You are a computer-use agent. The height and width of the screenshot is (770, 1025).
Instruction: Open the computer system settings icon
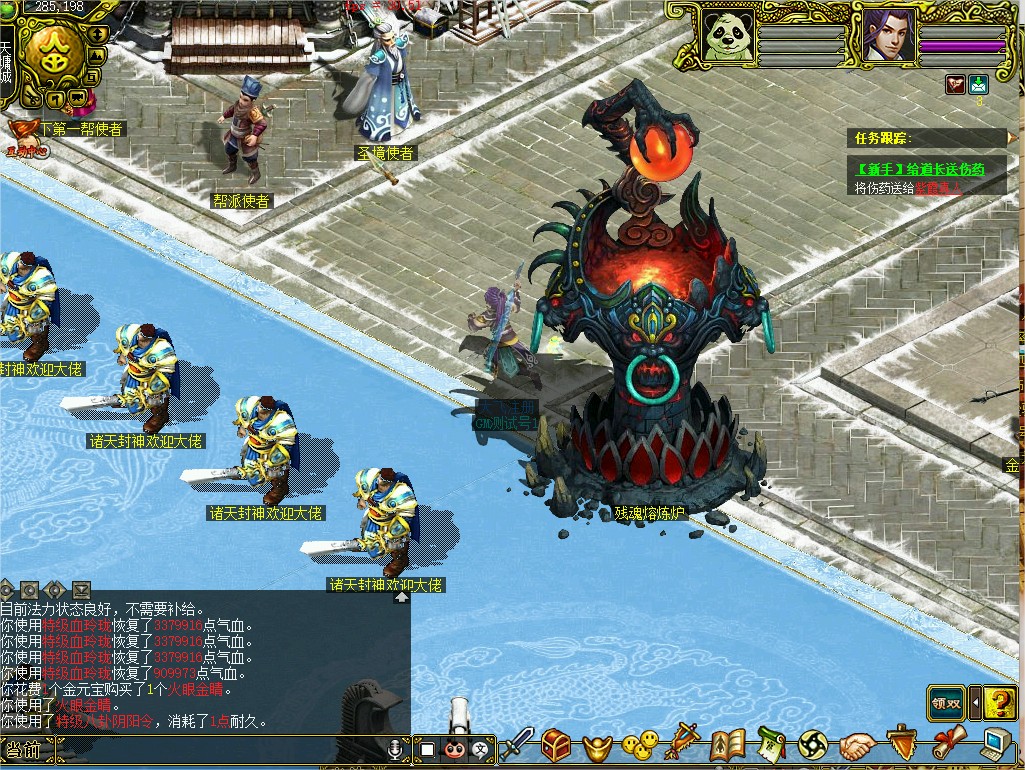point(994,744)
